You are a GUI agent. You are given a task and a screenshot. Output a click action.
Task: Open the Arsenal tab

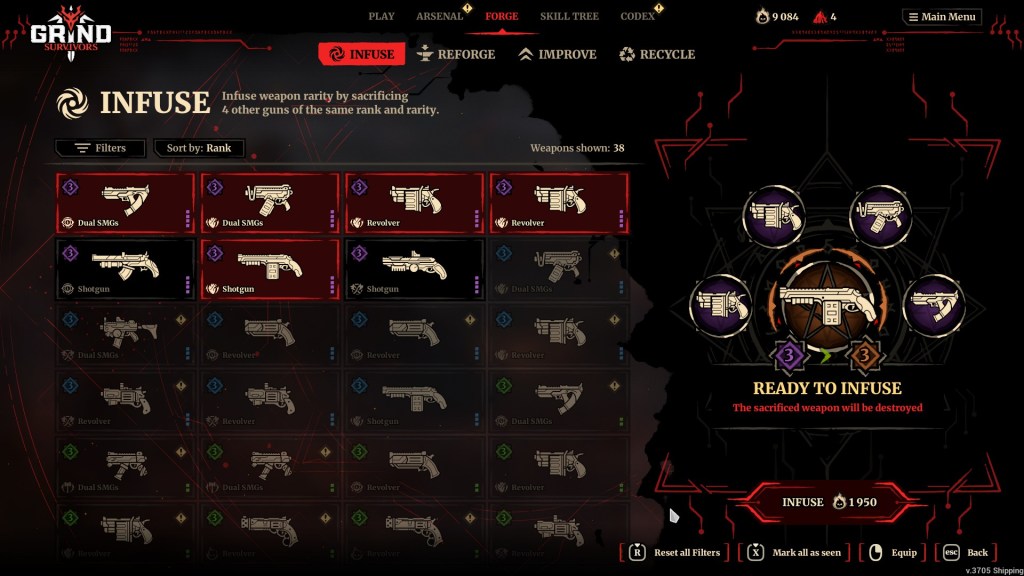(439, 16)
